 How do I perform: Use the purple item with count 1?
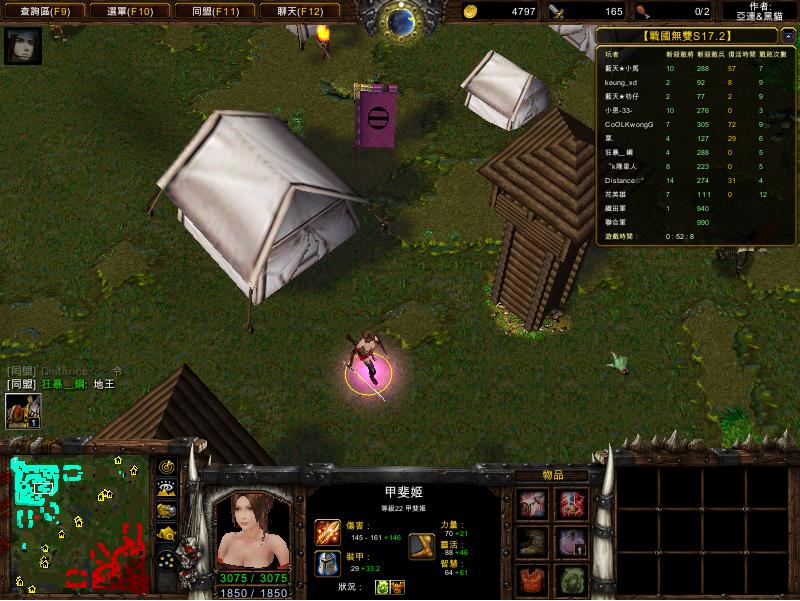click(x=571, y=543)
